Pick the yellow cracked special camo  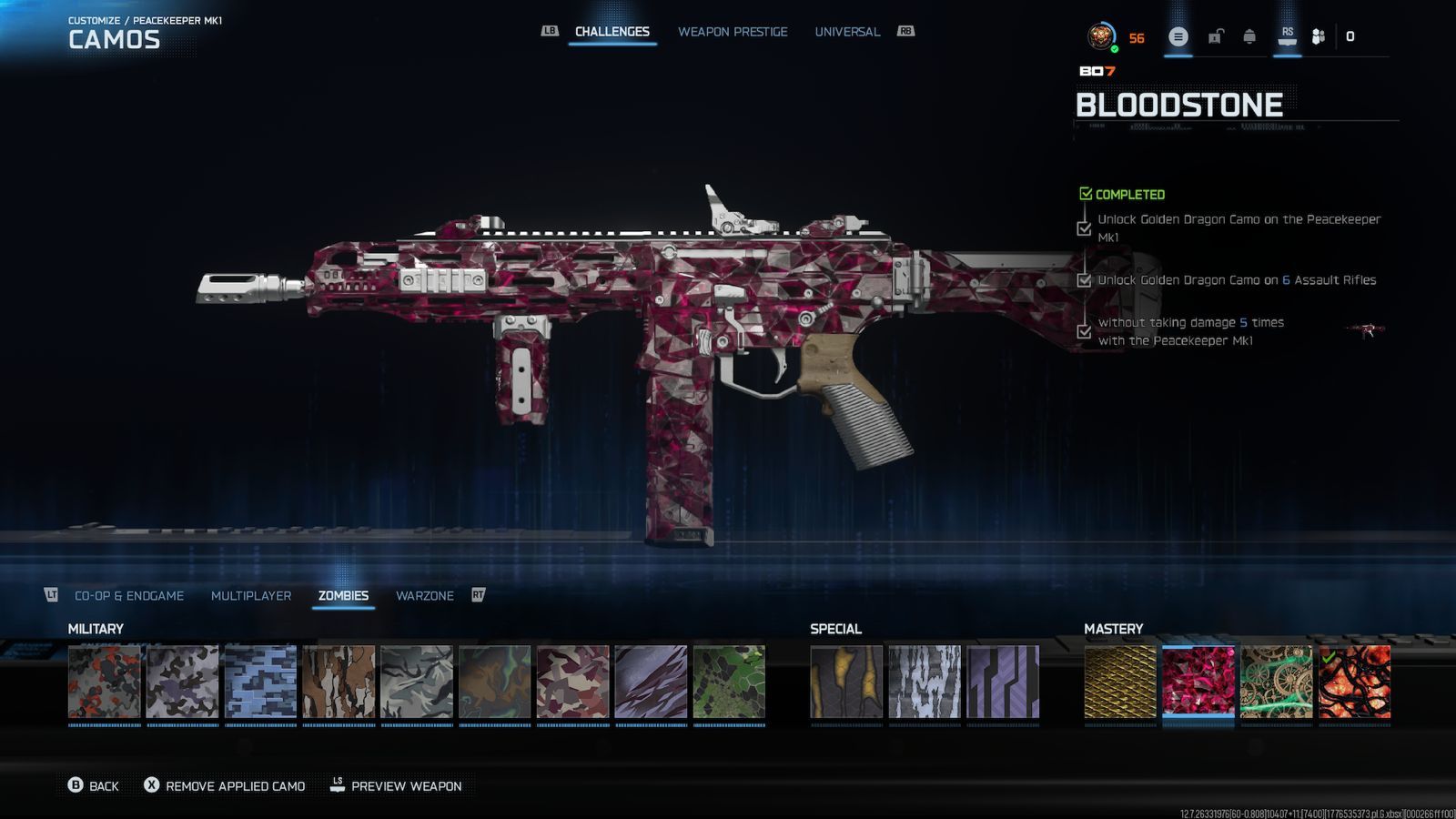846,682
